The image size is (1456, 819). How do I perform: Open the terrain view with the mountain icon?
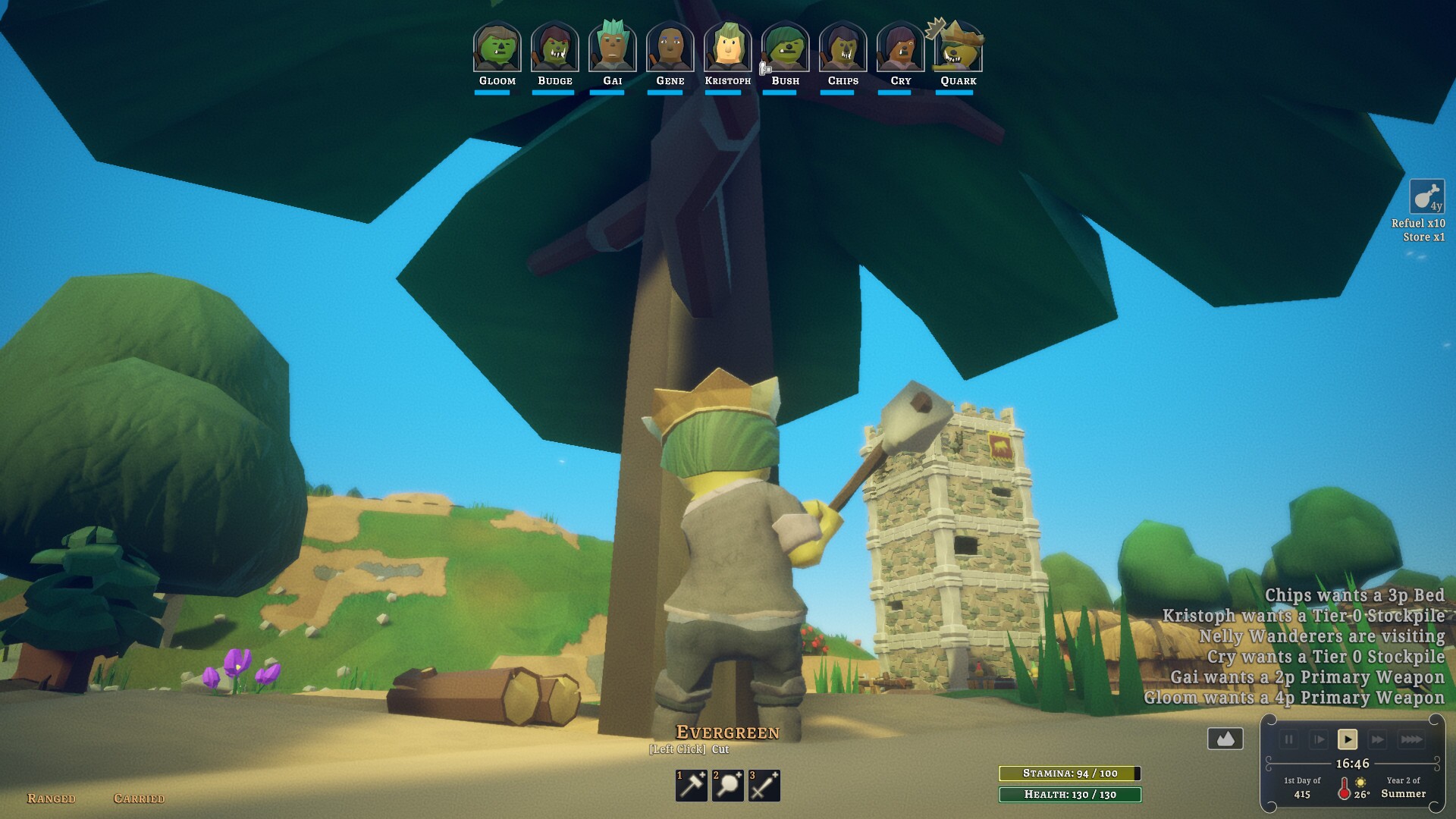click(1226, 737)
